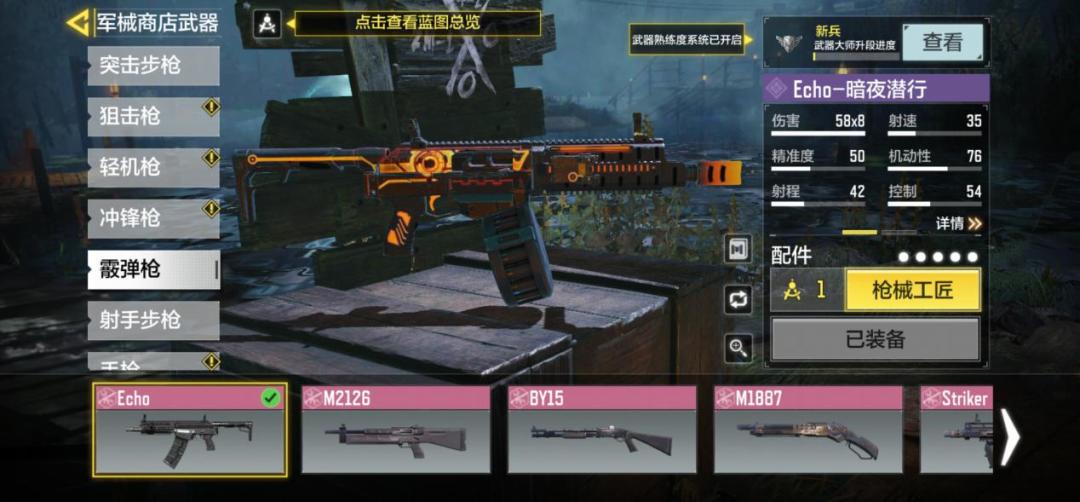Viewport: 1080px width, 502px height.
Task: Select the 霰弹枪 category tab
Action: pyautogui.click(x=153, y=269)
